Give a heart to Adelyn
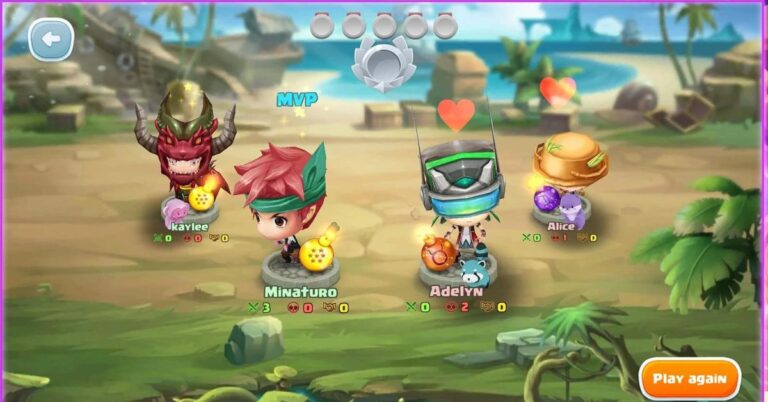768x402 pixels. point(456,114)
